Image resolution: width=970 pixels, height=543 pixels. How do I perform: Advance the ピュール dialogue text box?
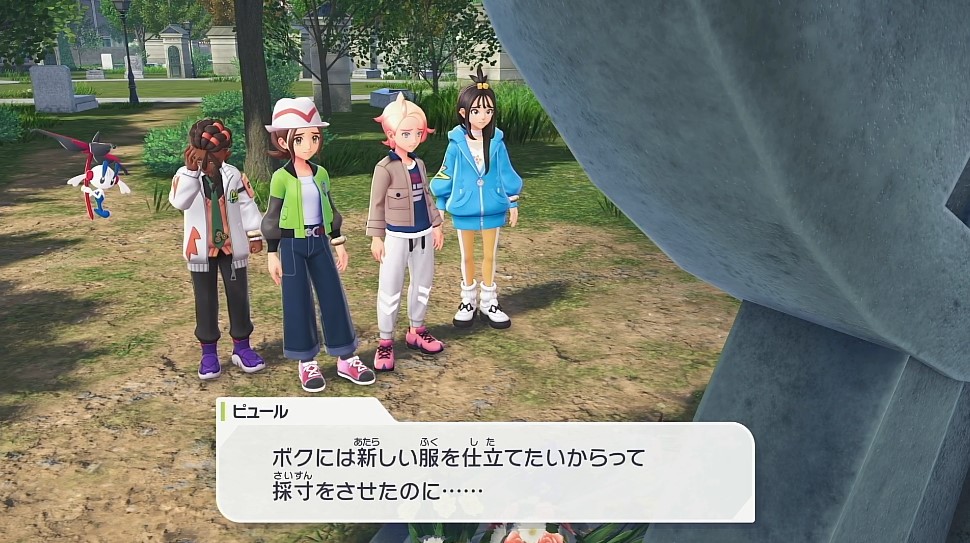(x=485, y=472)
